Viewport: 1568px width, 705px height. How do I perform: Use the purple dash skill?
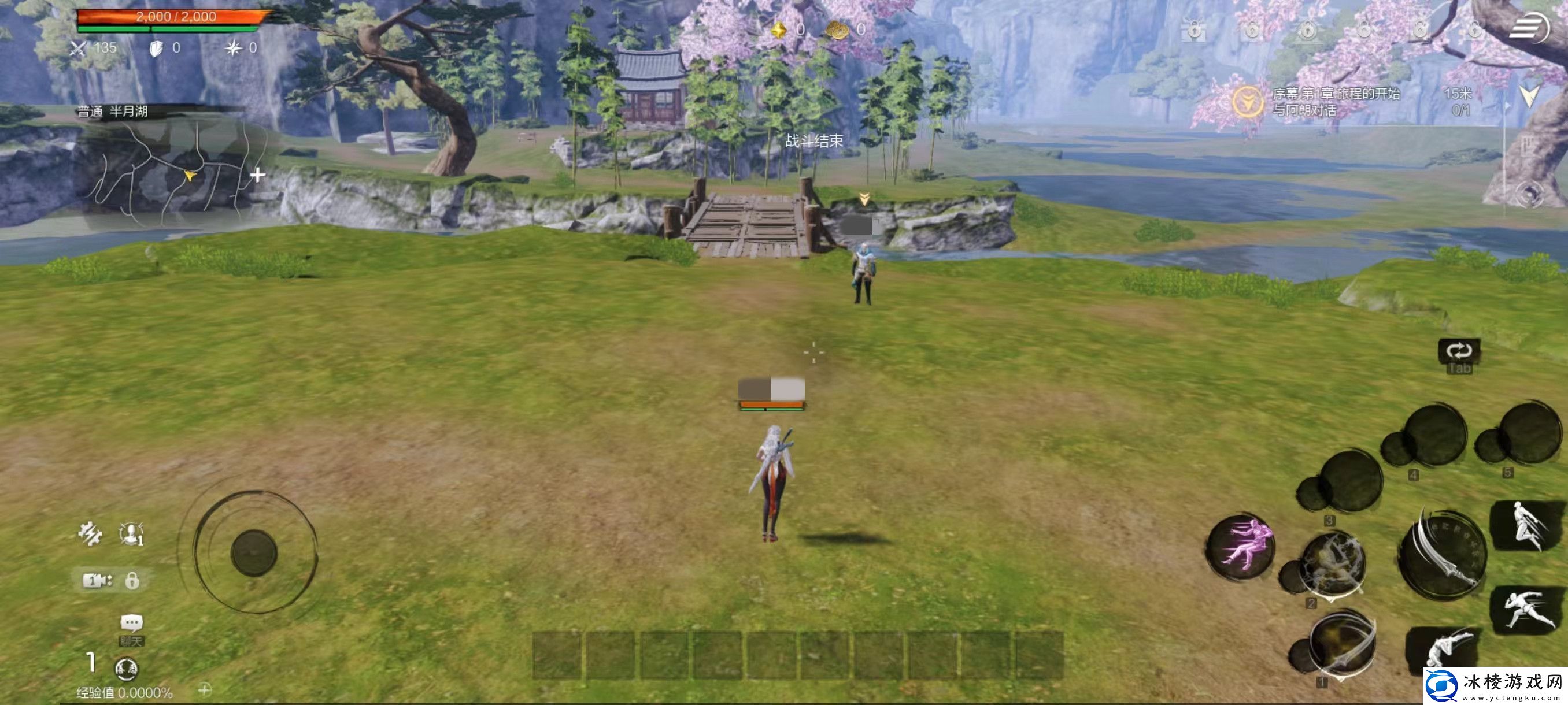point(1241,546)
